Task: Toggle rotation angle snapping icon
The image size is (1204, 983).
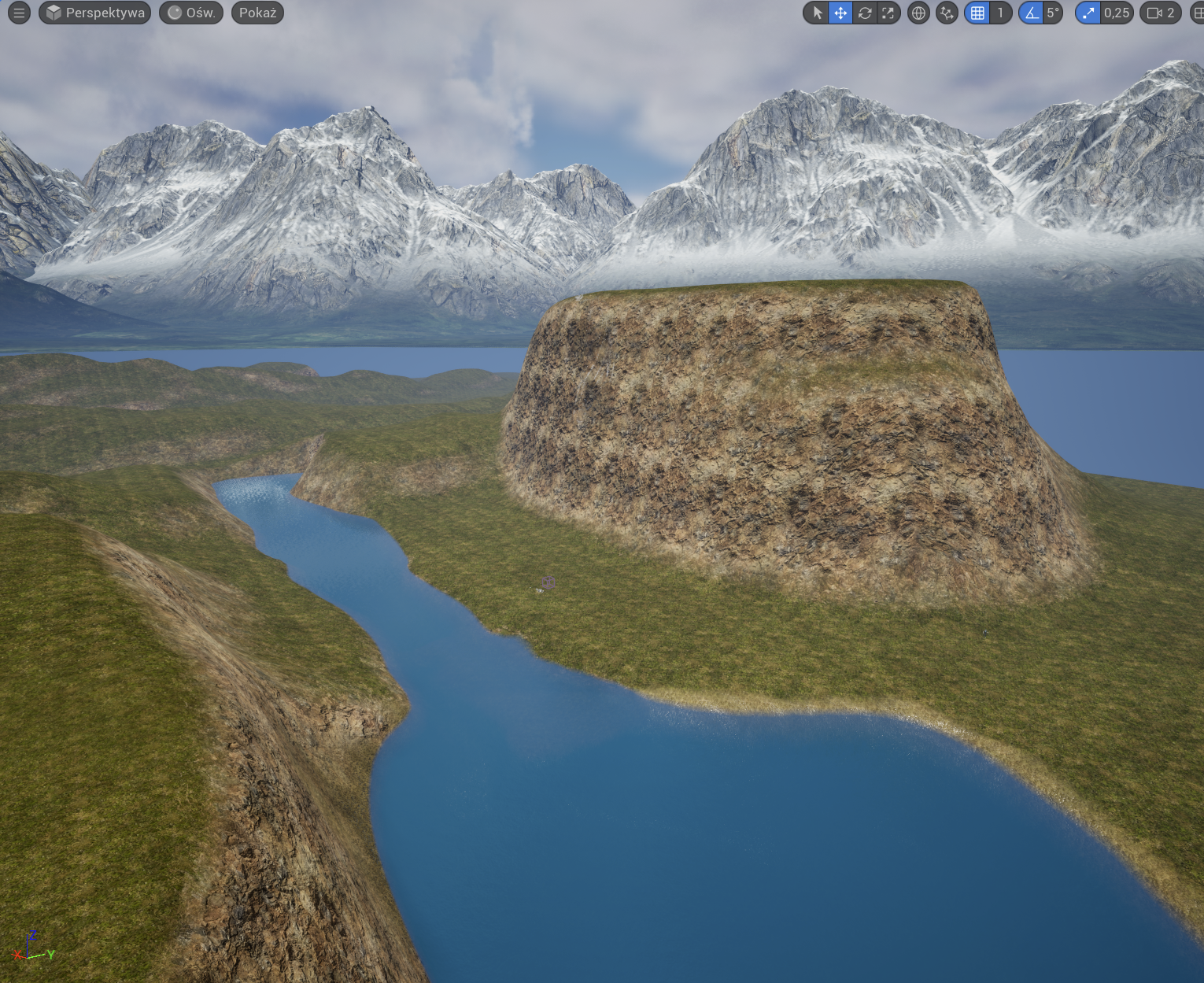Action: 1031,13
